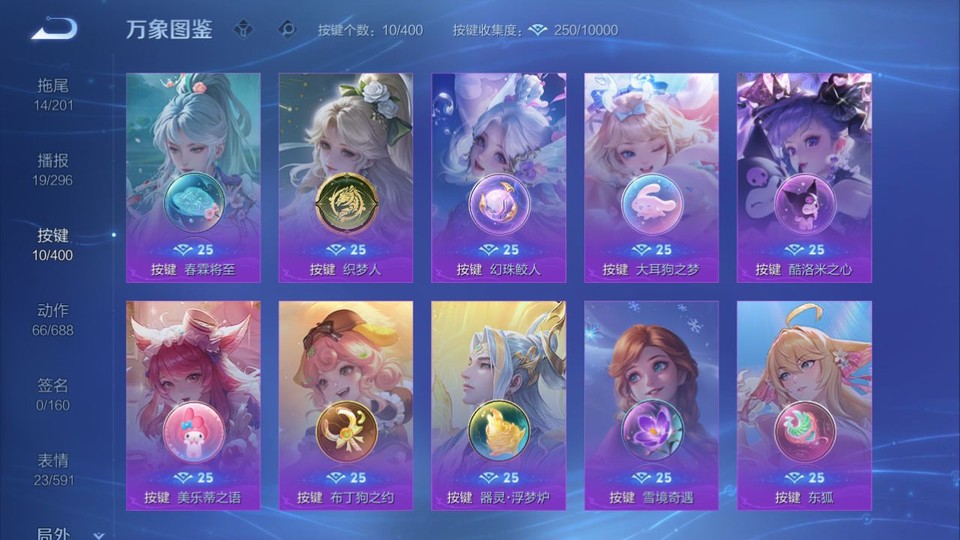Choose the 织梦人 button skin card
Viewport: 960px width, 540px height.
click(346, 177)
